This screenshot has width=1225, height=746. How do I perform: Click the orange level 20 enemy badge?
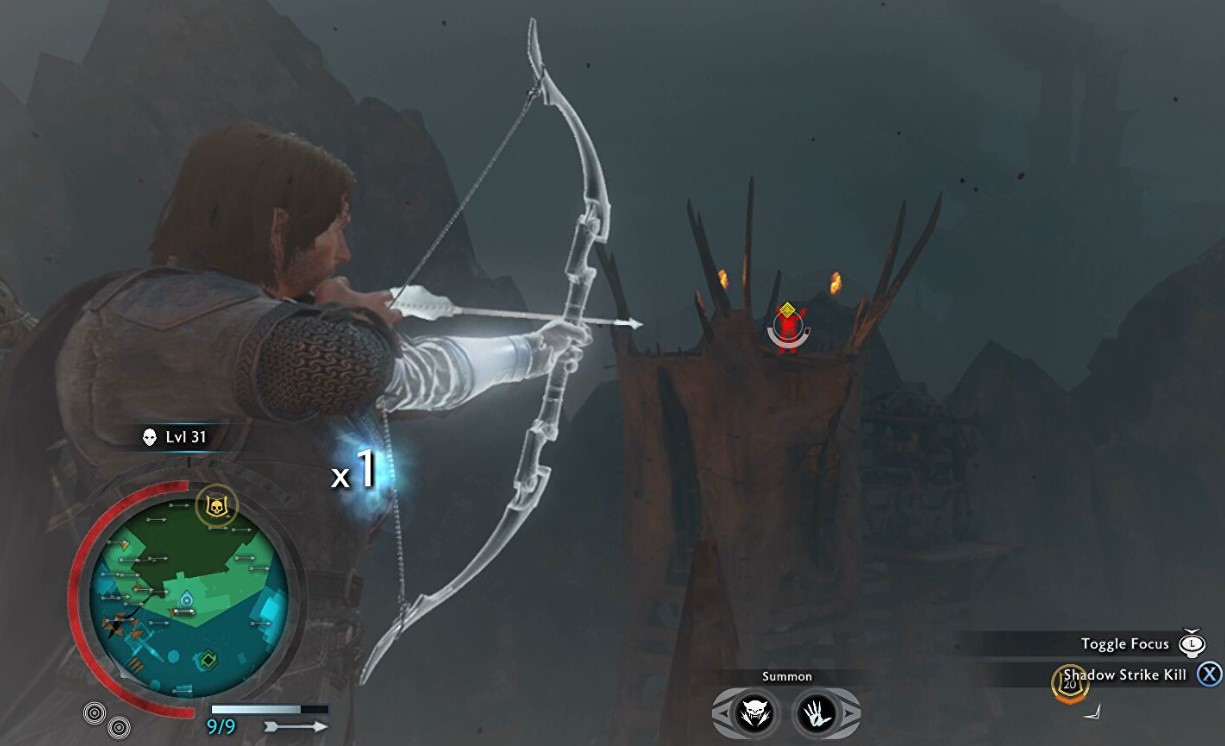pyautogui.click(x=1069, y=685)
